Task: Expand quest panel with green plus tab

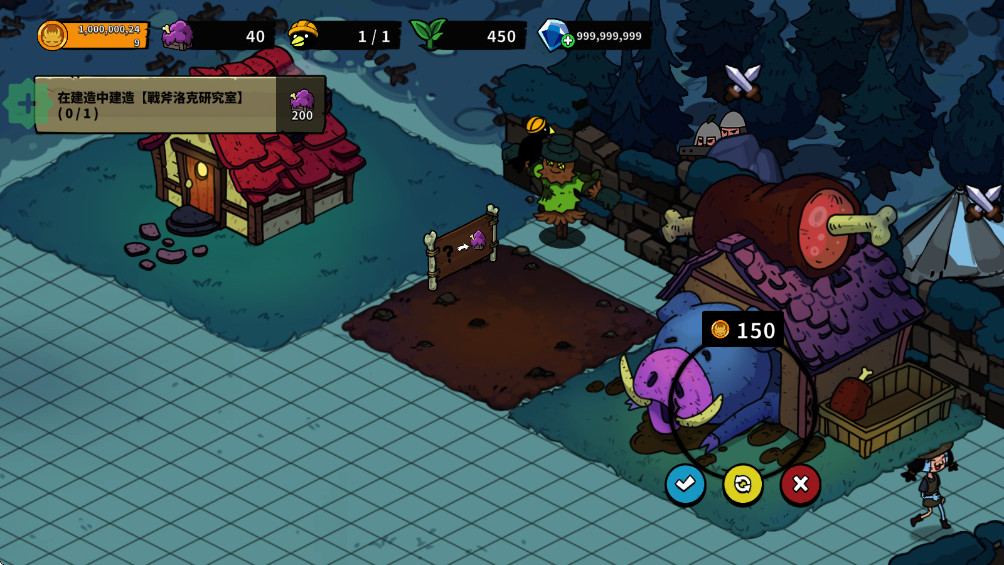Action: (22, 103)
